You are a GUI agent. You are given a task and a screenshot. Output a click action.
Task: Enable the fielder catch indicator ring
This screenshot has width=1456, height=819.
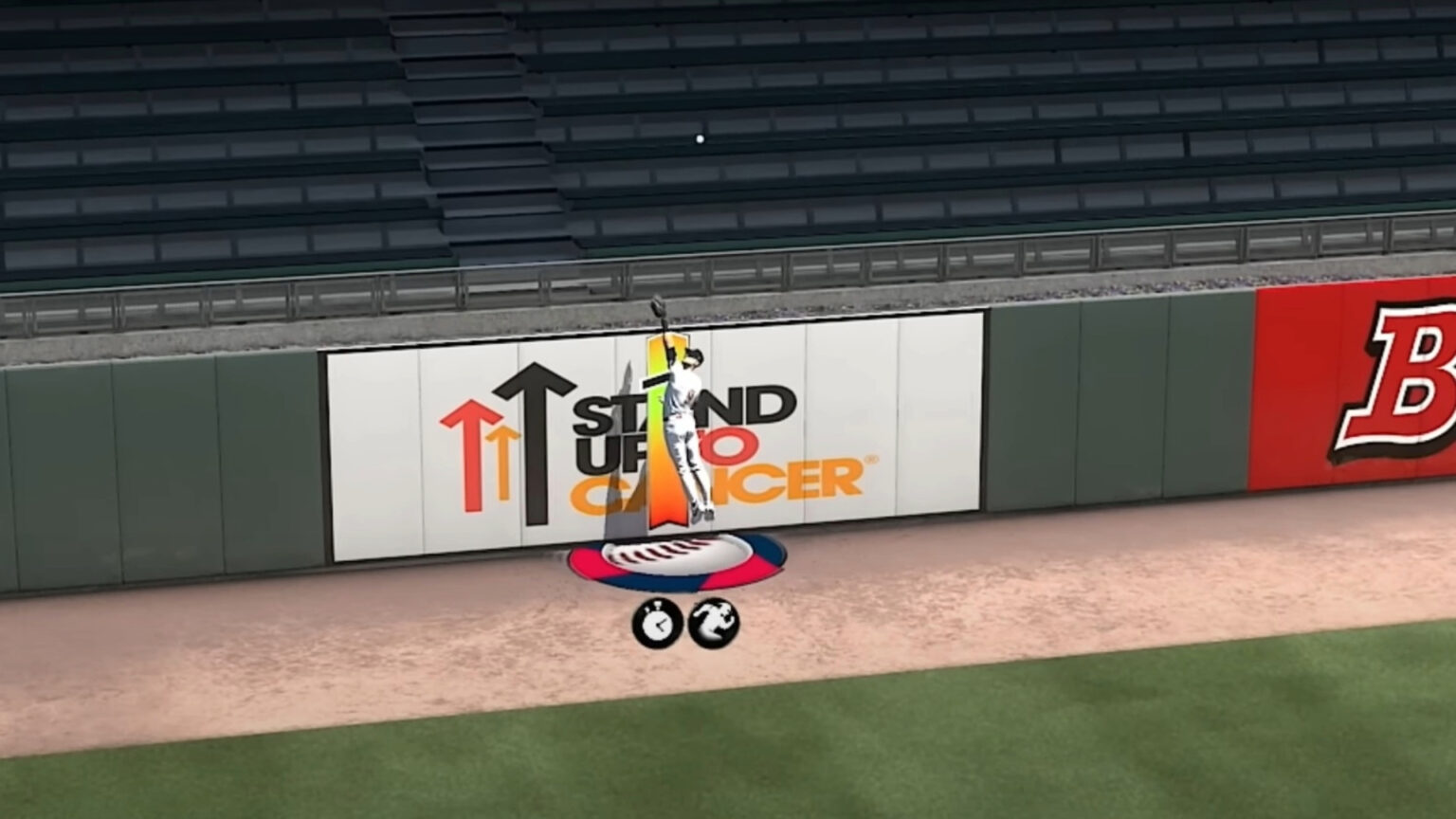[675, 559]
